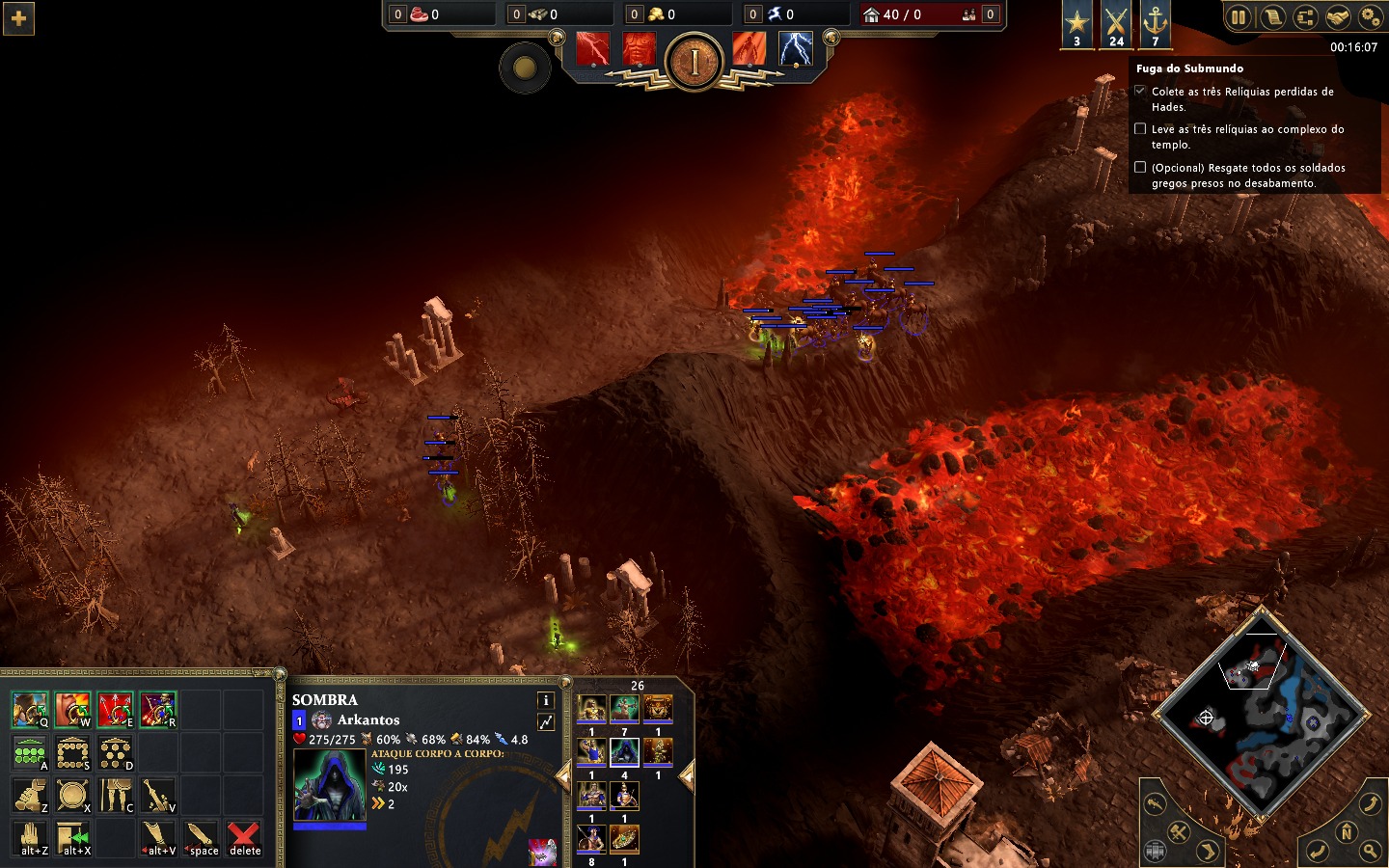The width and height of the screenshot is (1389, 868).
Task: Reset camera north with the N button
Action: pyautogui.click(x=1347, y=831)
